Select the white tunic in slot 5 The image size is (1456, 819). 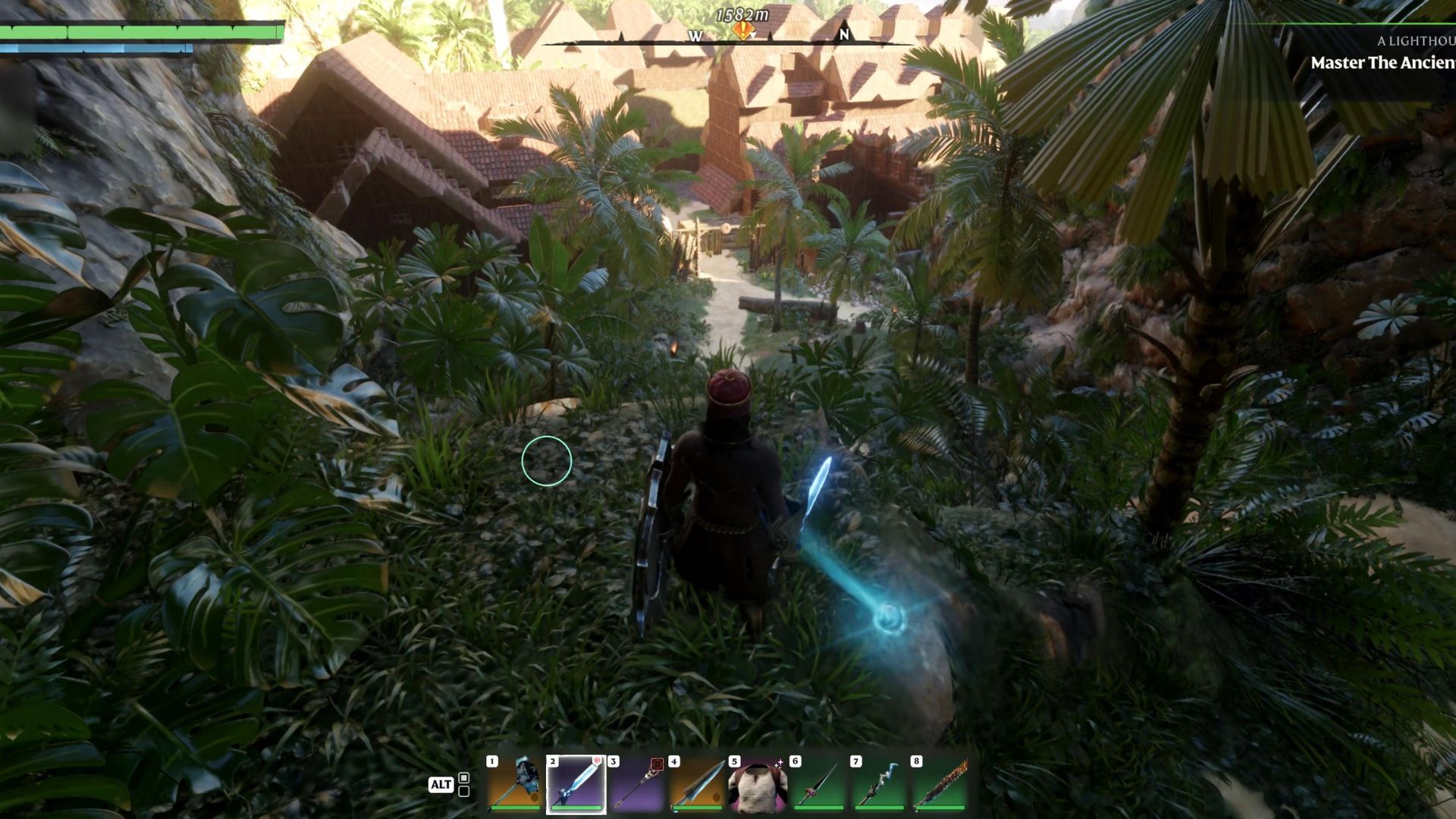(758, 784)
